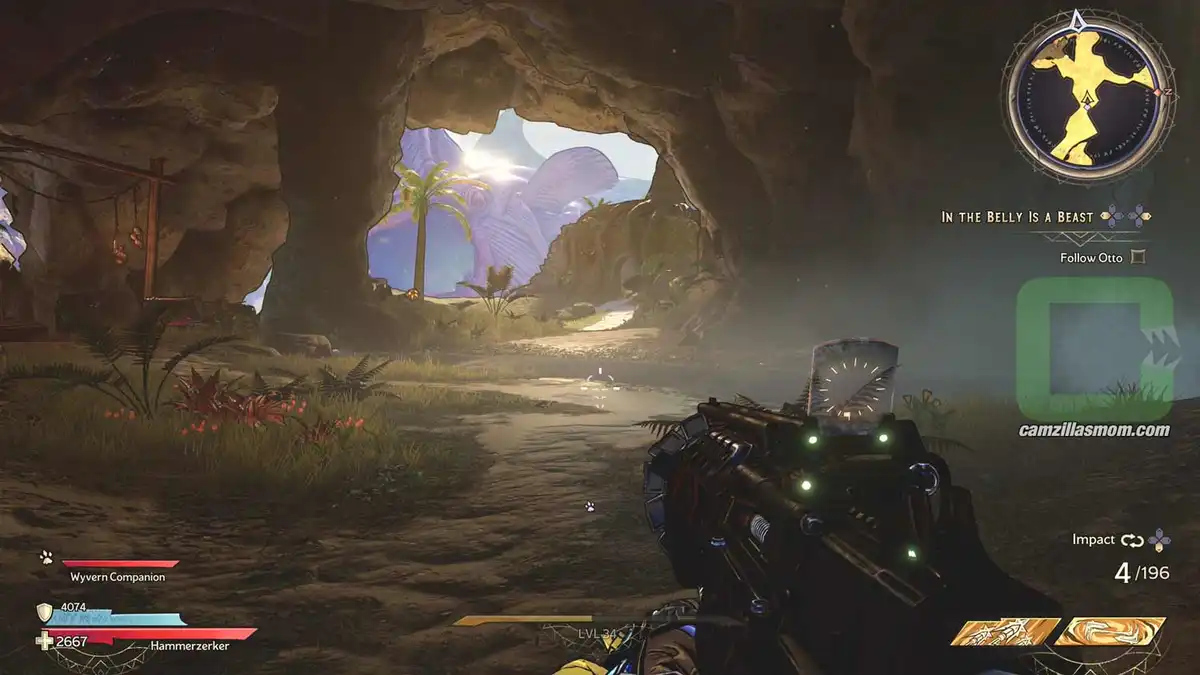1200x675 pixels.
Task: Open the camzillasmom.com watermark link
Action: tap(1092, 430)
